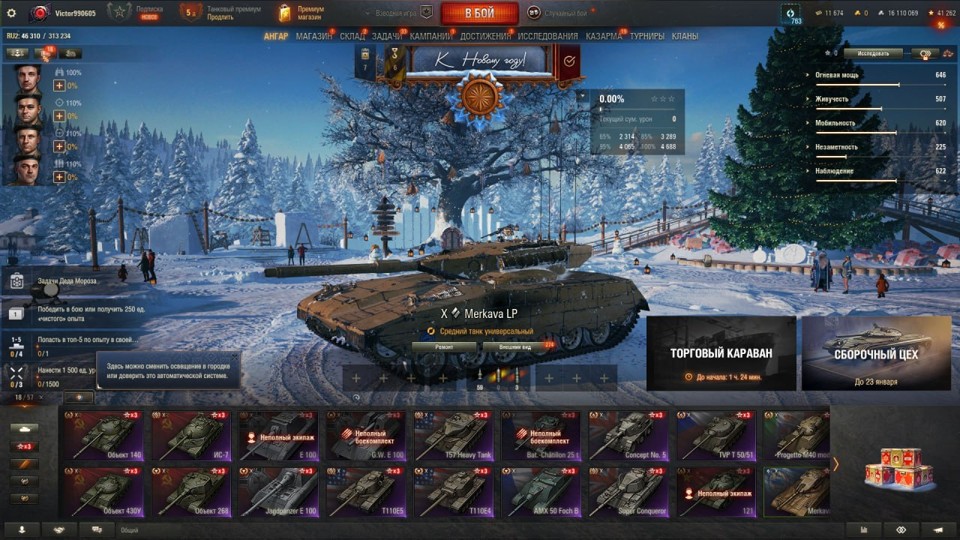Open the New Year gift boxes icon
Viewport: 960px width, 540px height.
pyautogui.click(x=893, y=466)
